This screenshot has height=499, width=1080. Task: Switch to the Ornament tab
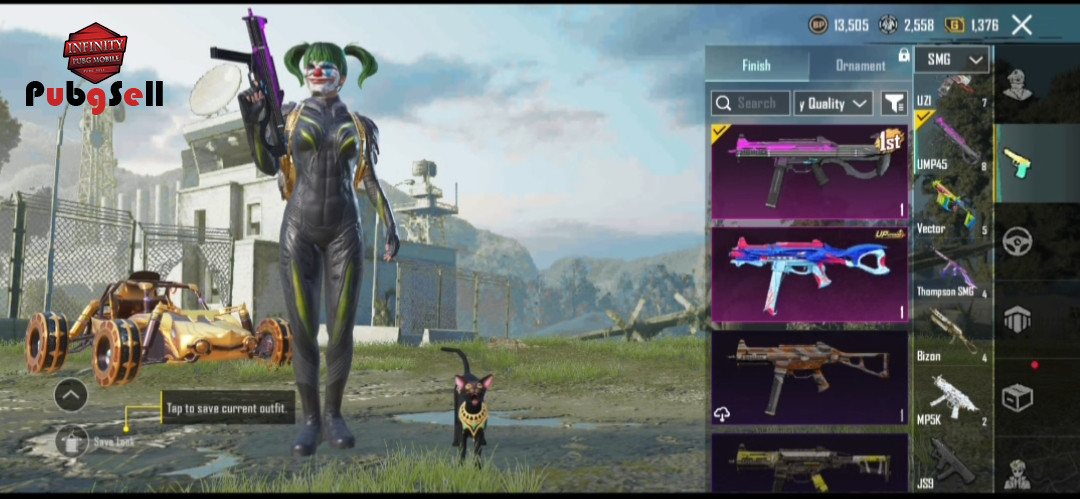pos(860,66)
